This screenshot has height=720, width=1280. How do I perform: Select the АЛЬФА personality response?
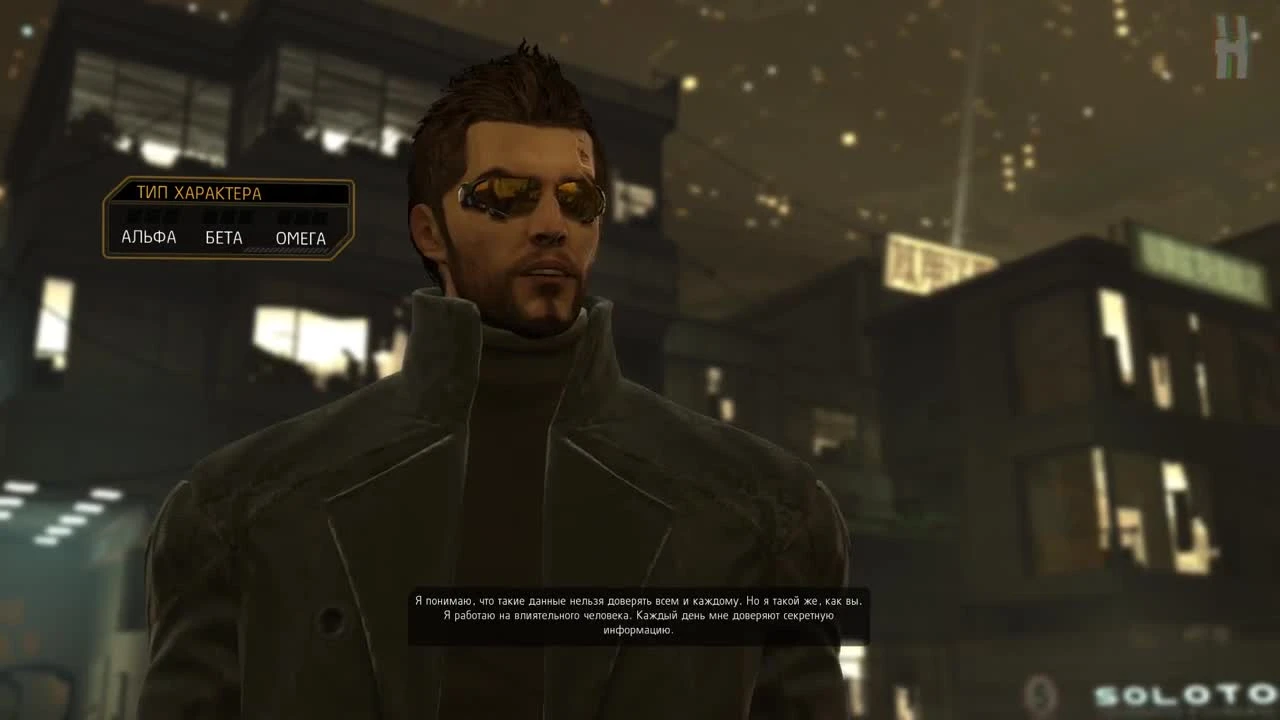(151, 237)
